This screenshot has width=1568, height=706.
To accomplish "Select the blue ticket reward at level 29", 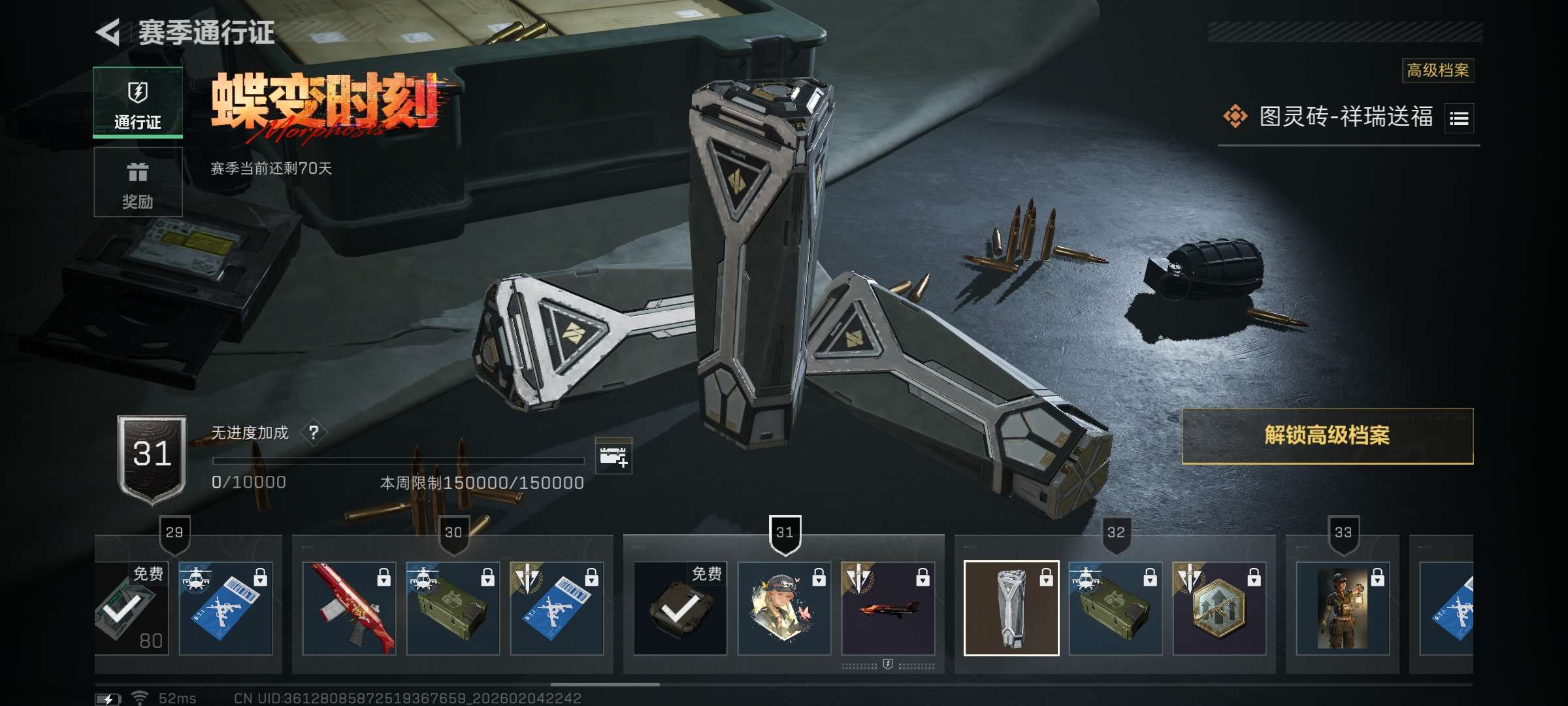I will point(225,609).
